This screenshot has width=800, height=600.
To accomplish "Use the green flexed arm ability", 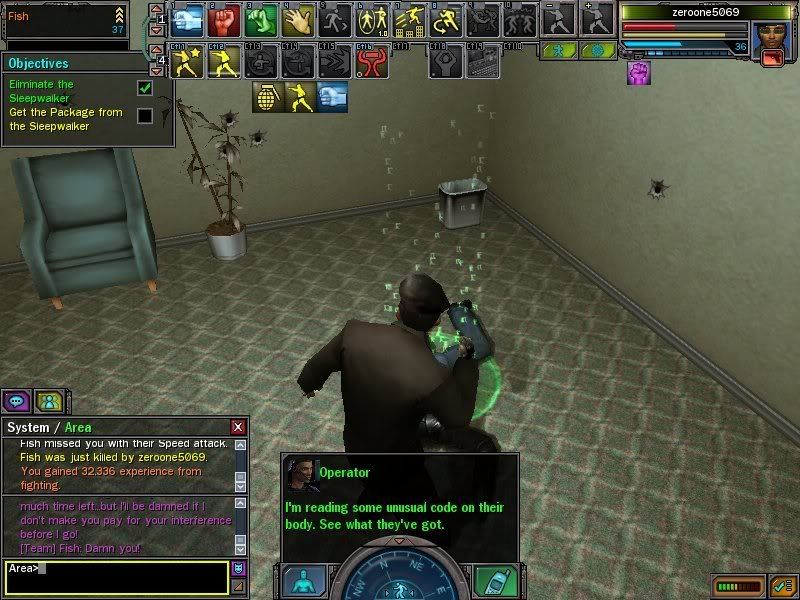I will pos(259,20).
